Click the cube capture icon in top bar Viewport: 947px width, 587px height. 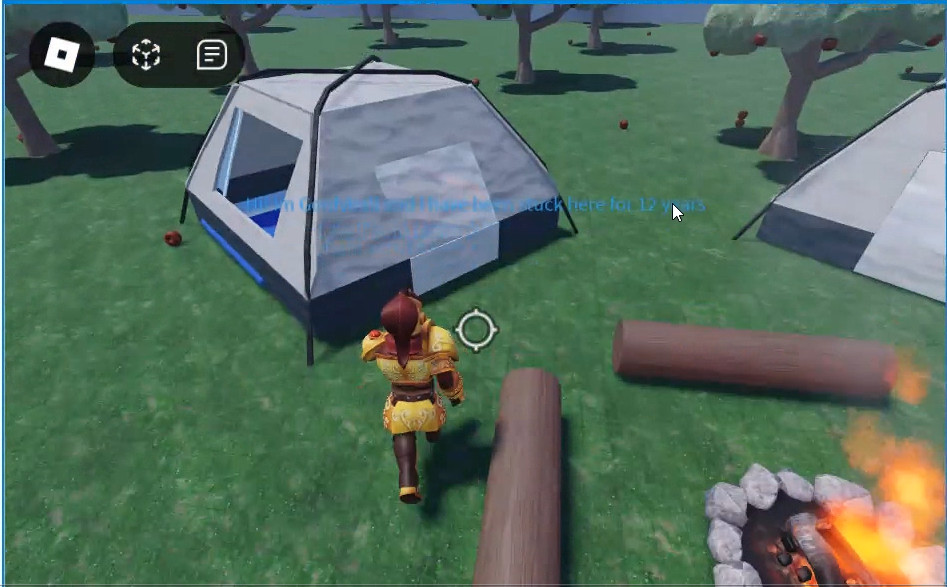[x=147, y=55]
